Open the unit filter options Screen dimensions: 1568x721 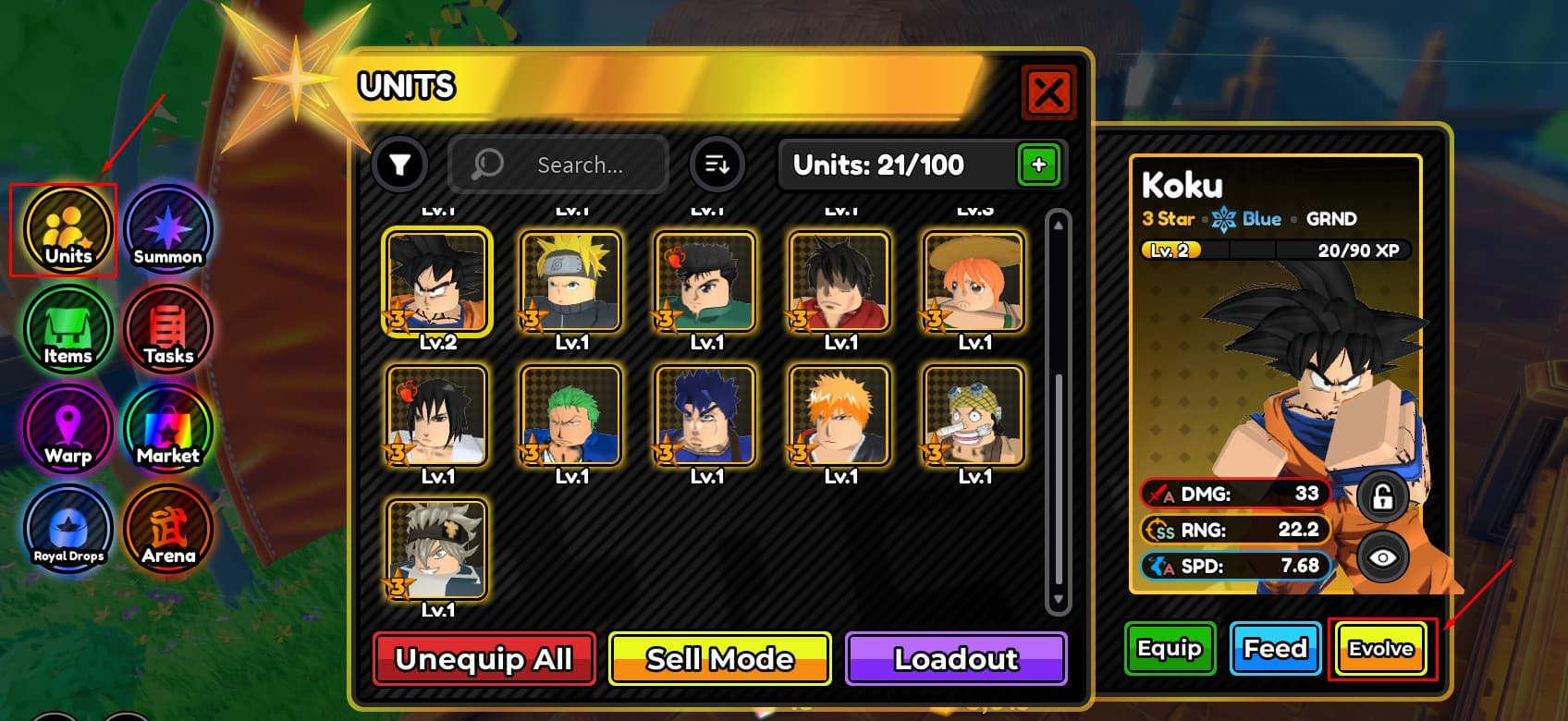(x=399, y=165)
